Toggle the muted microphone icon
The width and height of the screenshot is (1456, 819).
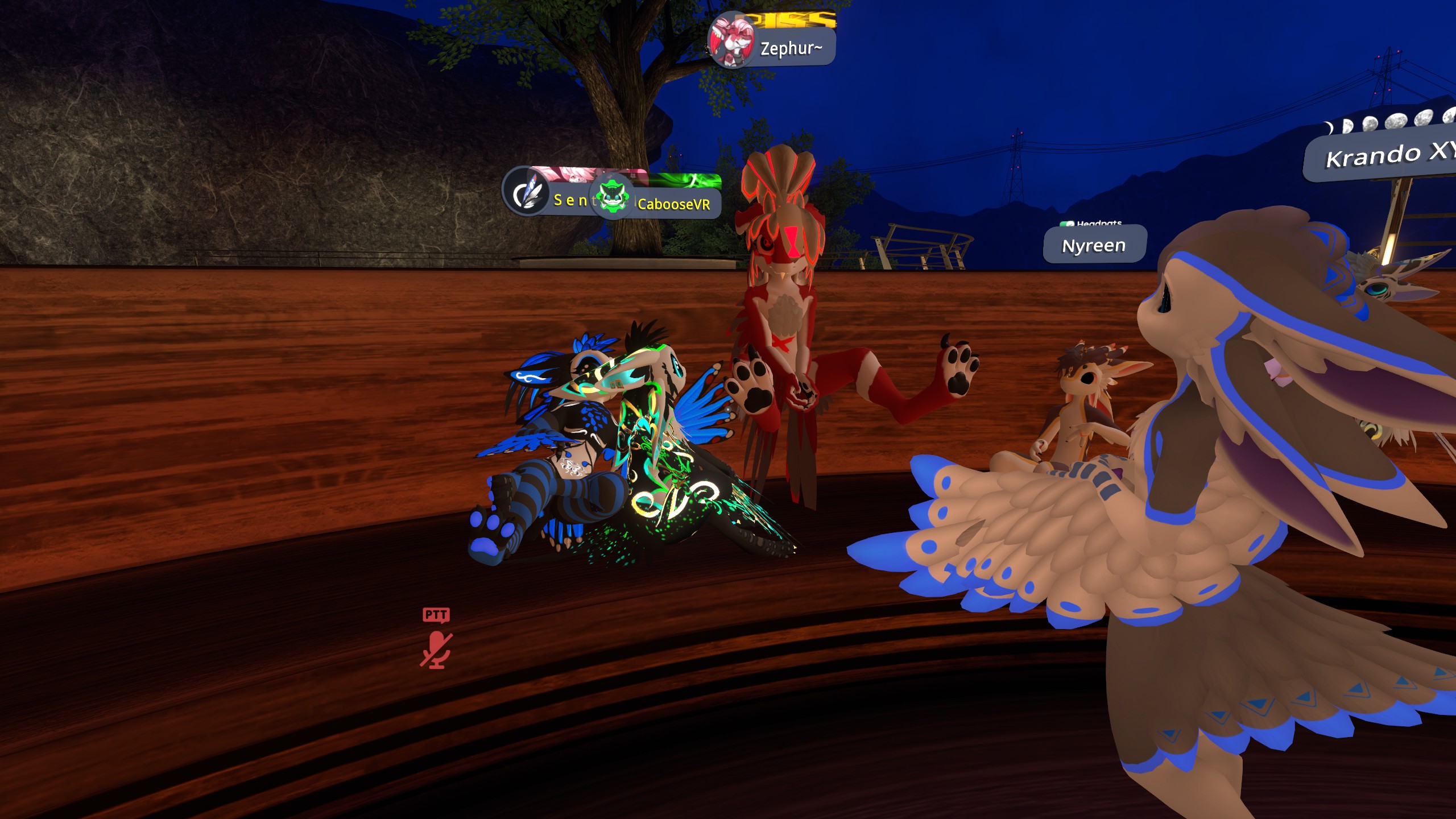click(436, 650)
